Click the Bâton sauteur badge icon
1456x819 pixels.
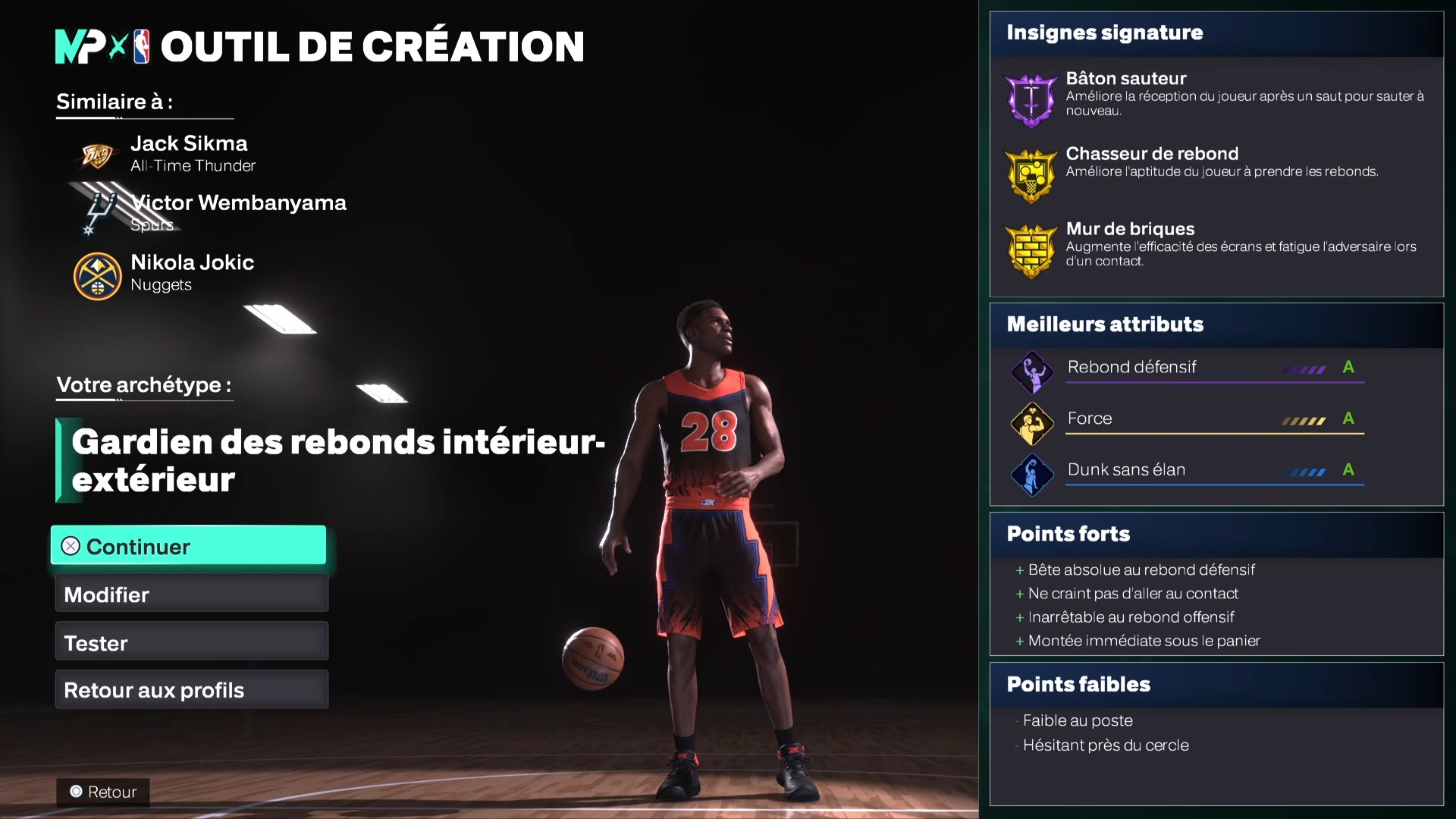[1031, 99]
